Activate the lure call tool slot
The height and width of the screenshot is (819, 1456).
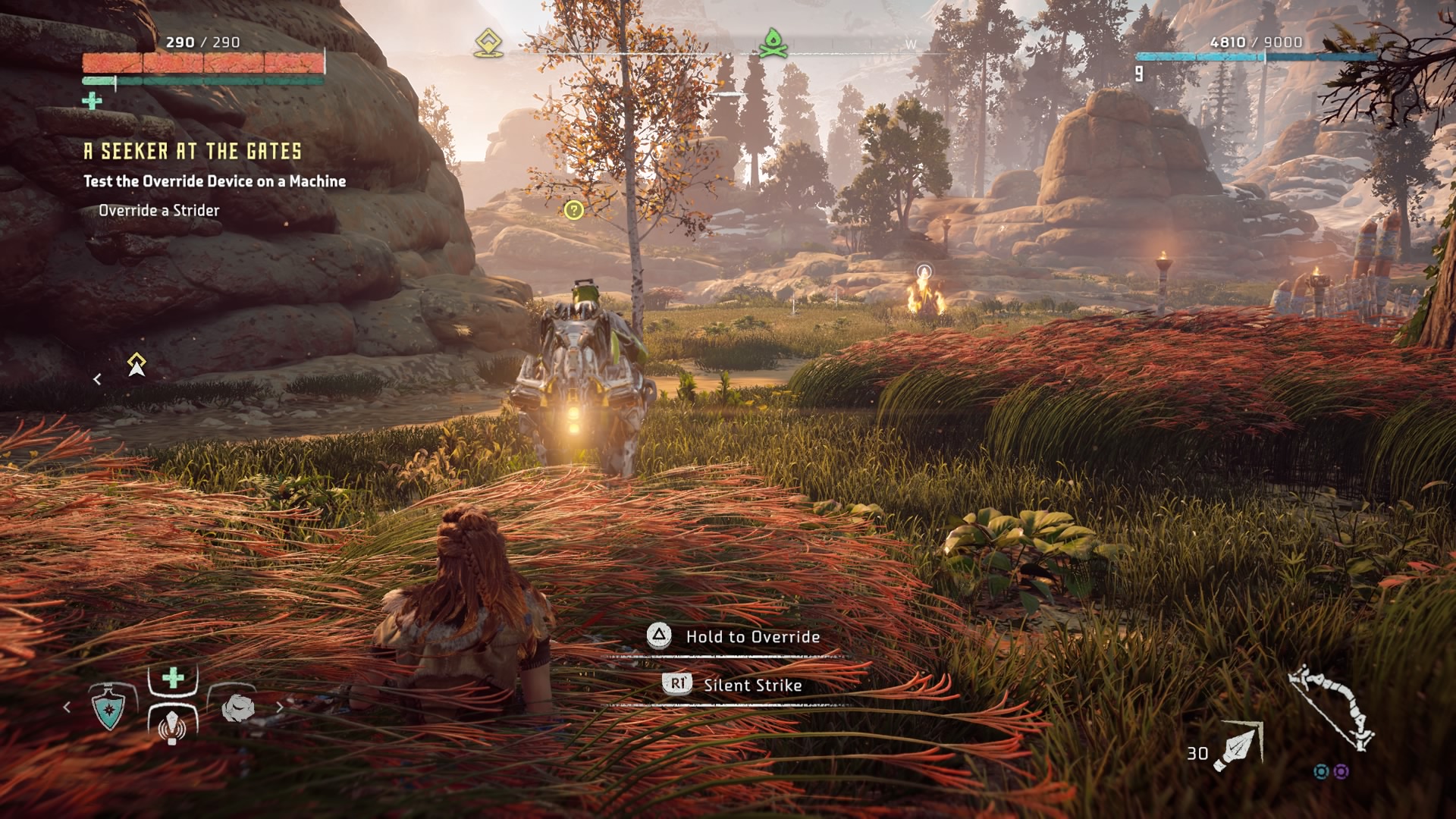[172, 724]
